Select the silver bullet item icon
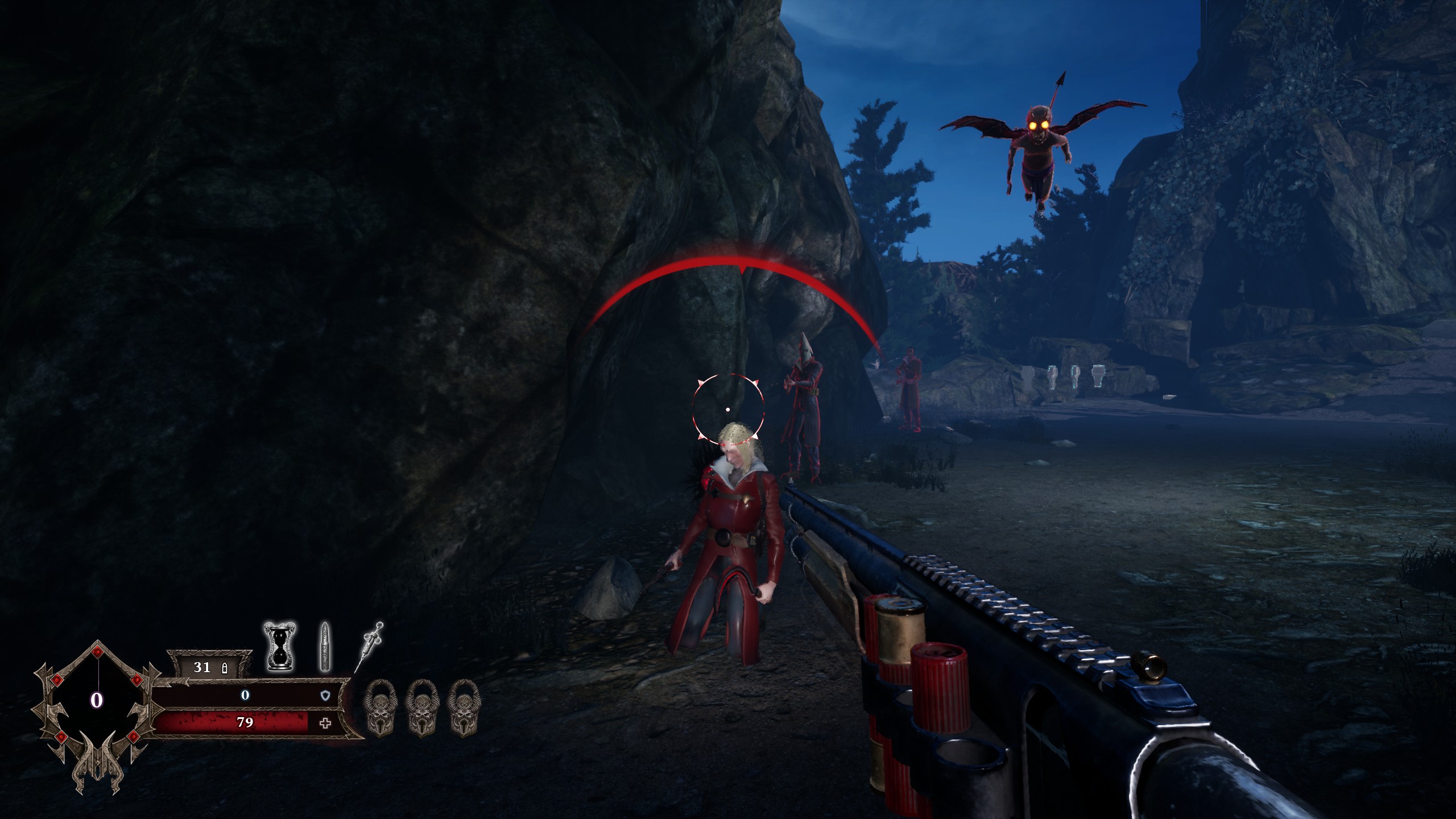Viewport: 1456px width, 819px height. pyautogui.click(x=324, y=647)
